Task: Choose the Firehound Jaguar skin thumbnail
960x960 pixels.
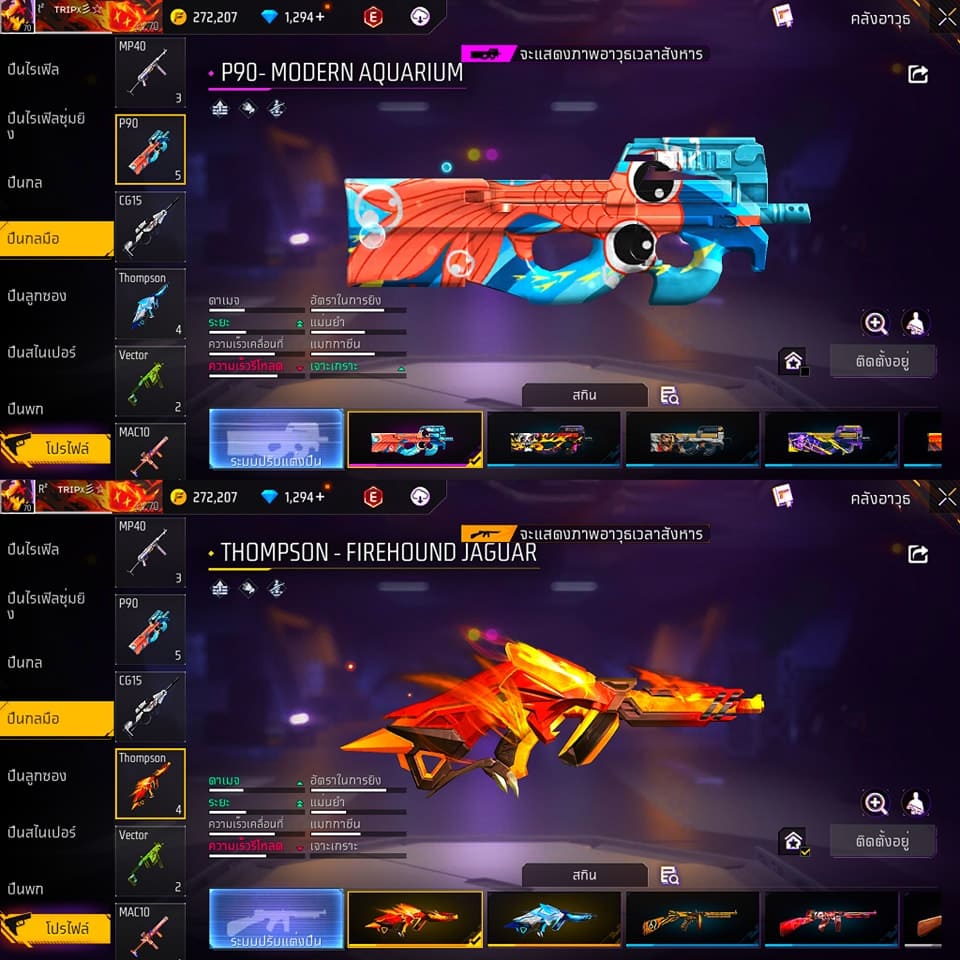Action: click(x=414, y=919)
